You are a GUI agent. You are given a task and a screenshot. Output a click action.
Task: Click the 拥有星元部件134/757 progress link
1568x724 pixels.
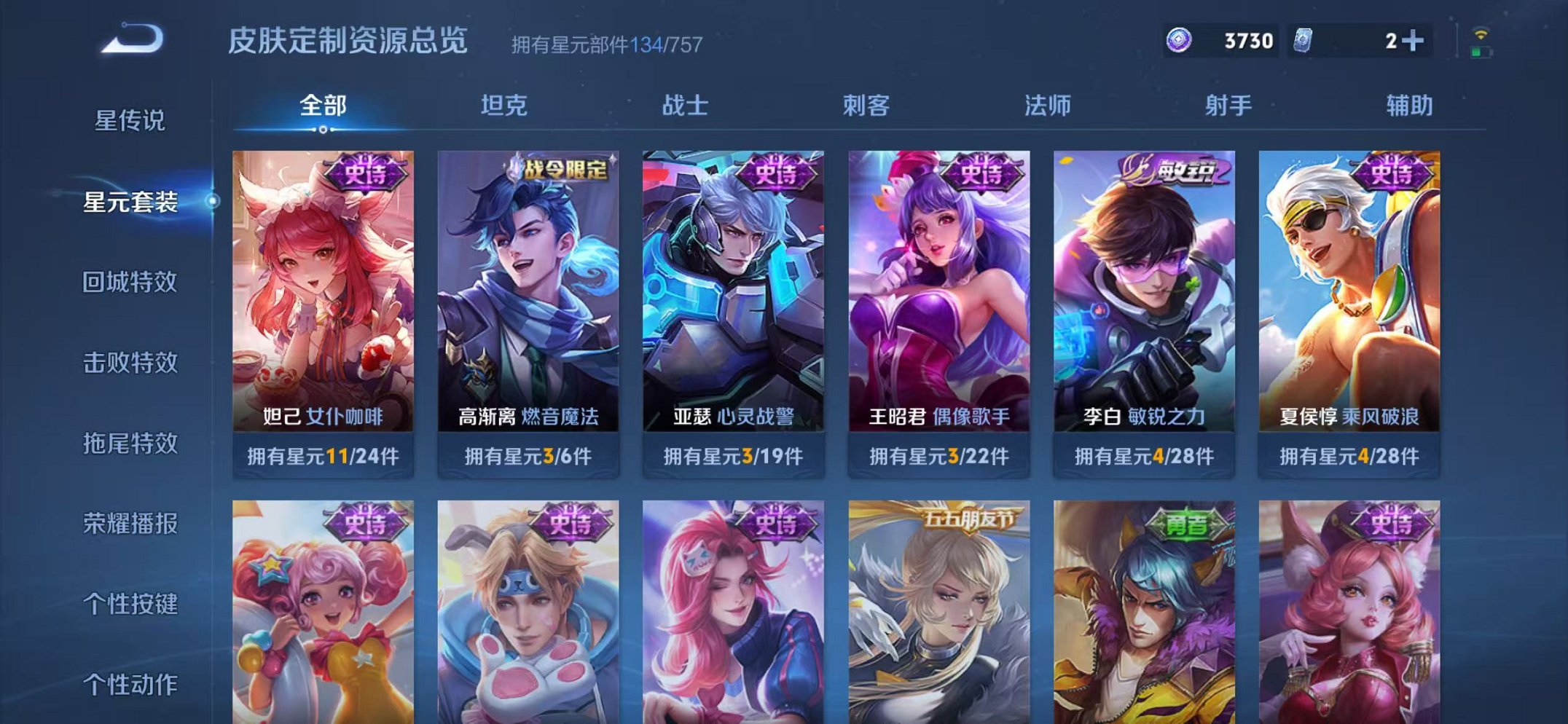605,45
